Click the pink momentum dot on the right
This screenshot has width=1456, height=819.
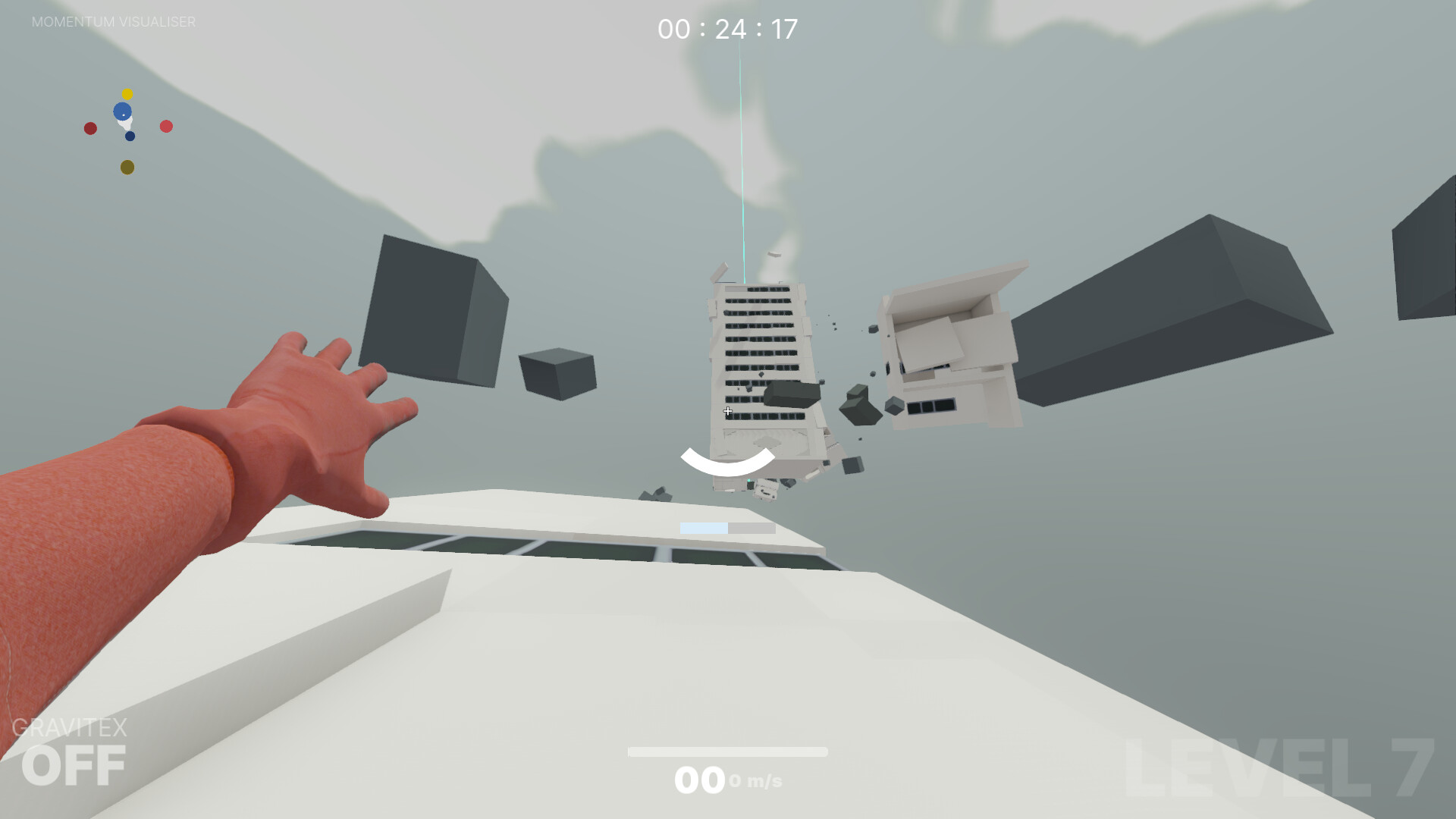165,126
